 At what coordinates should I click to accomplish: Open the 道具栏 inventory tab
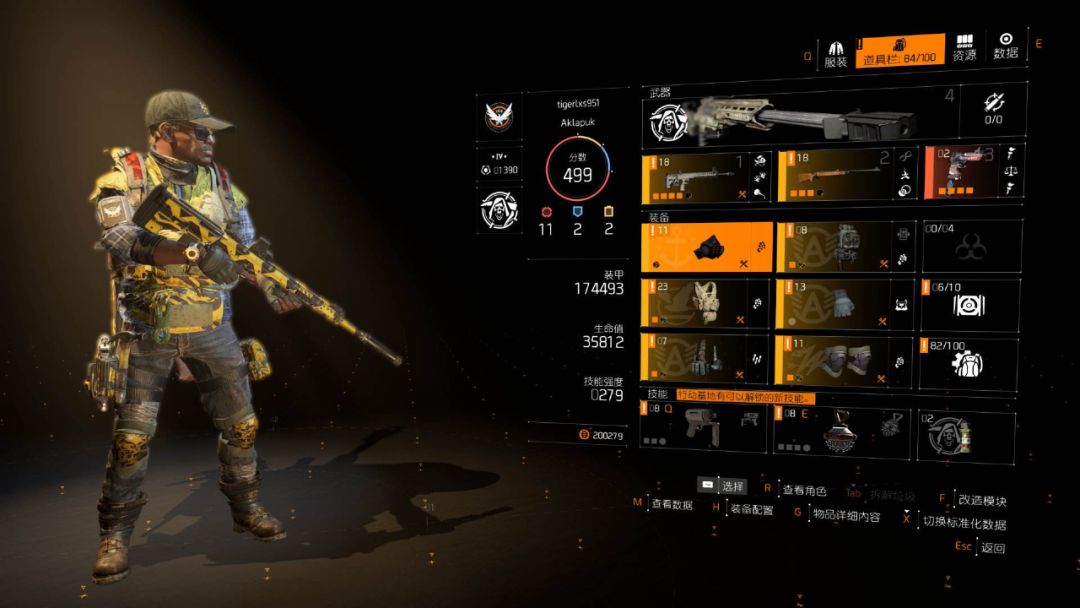(900, 51)
